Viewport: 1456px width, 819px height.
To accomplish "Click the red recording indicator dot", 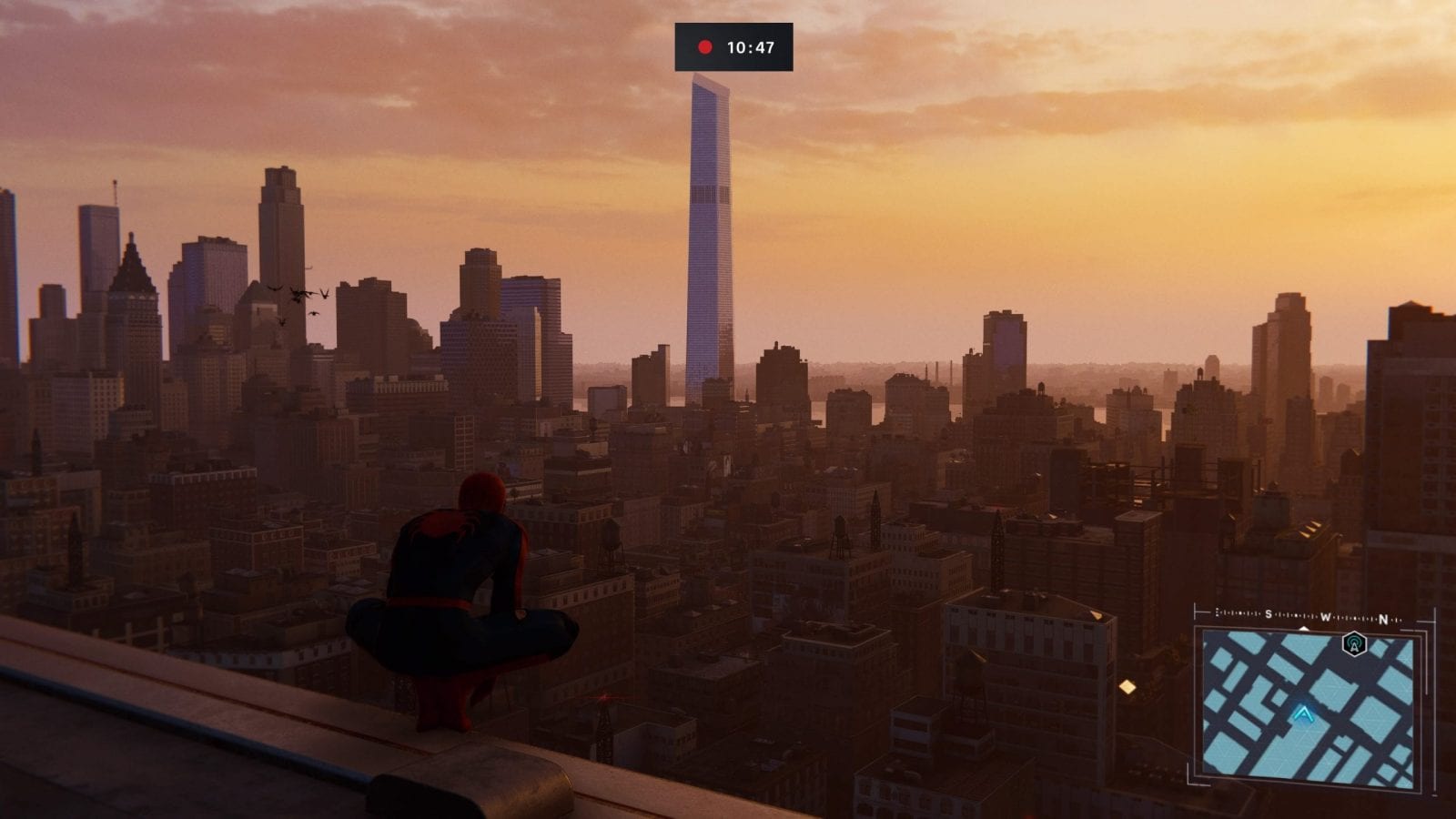I will (x=704, y=47).
